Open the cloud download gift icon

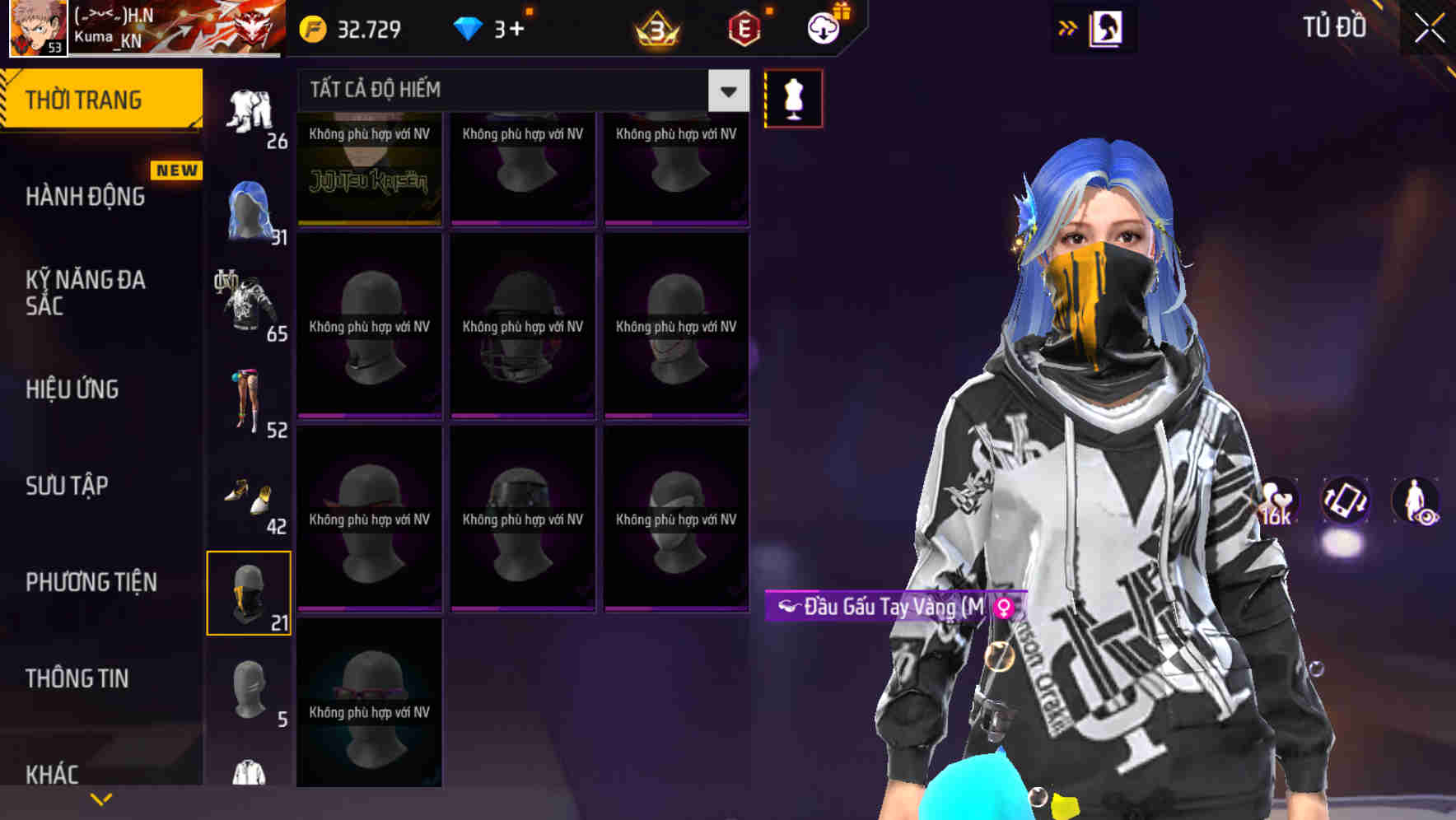point(824,27)
